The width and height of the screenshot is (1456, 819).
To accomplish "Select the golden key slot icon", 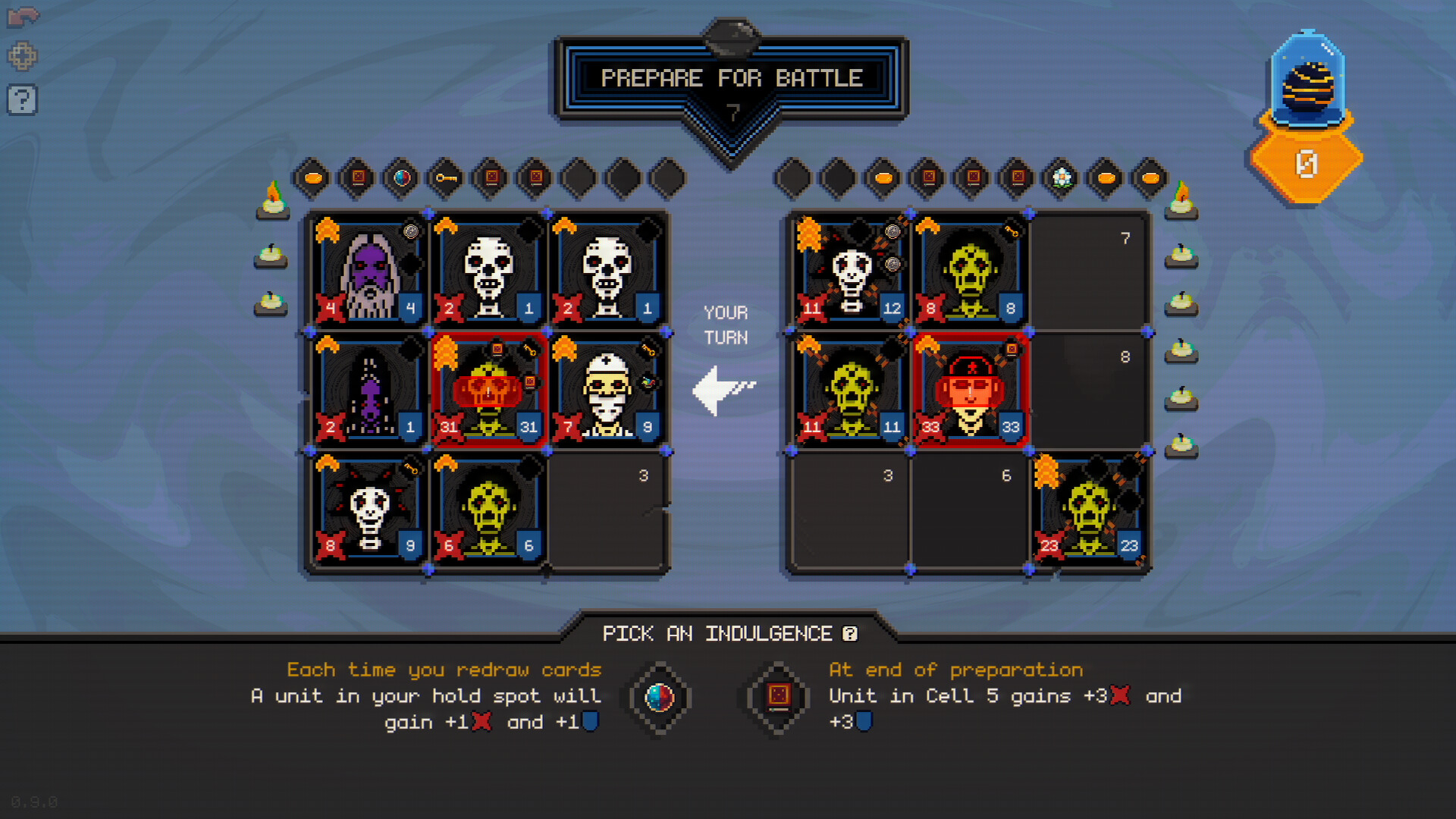I will 446,179.
